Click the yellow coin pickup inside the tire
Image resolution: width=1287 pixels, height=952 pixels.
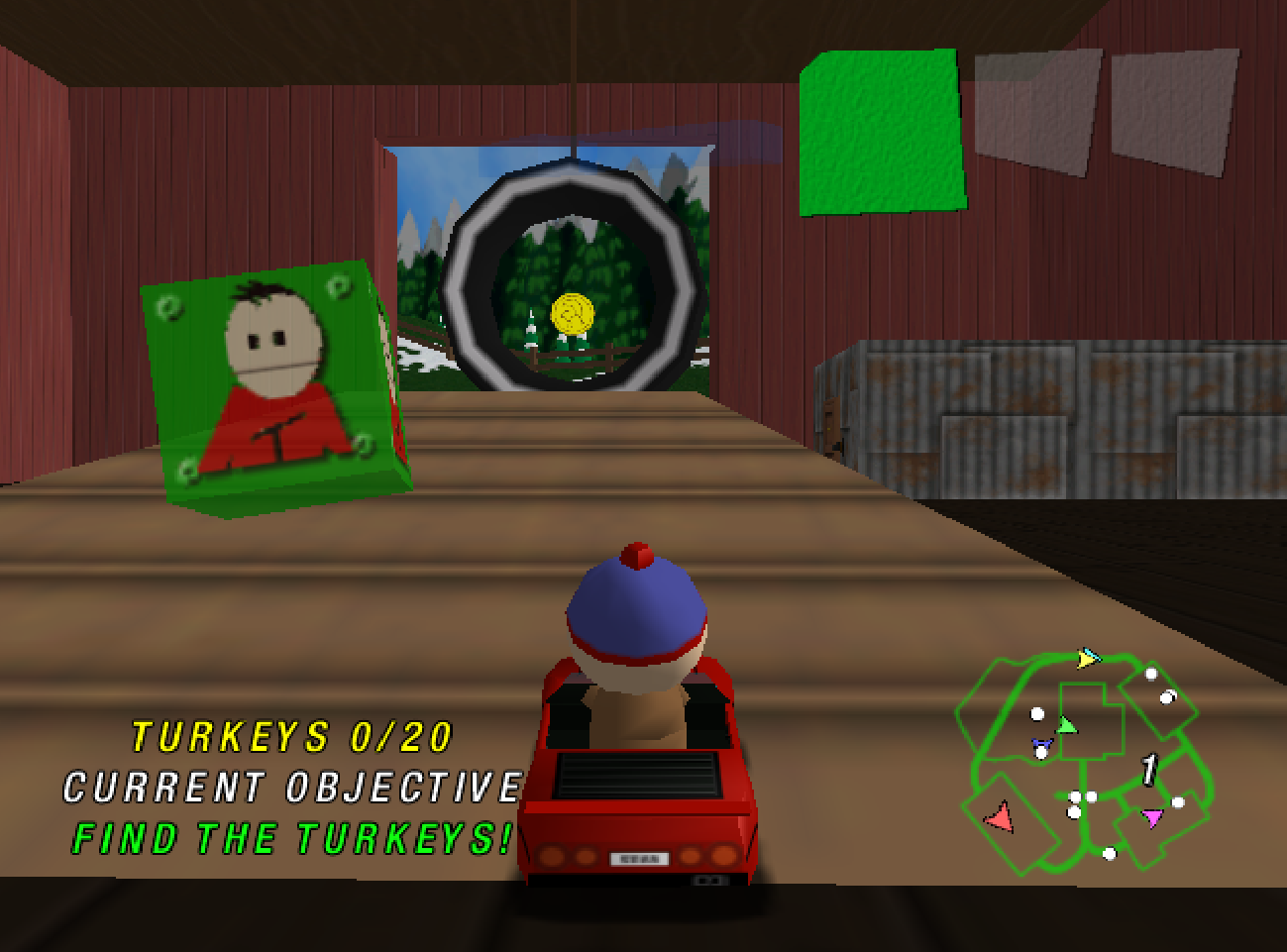pyautogui.click(x=571, y=313)
